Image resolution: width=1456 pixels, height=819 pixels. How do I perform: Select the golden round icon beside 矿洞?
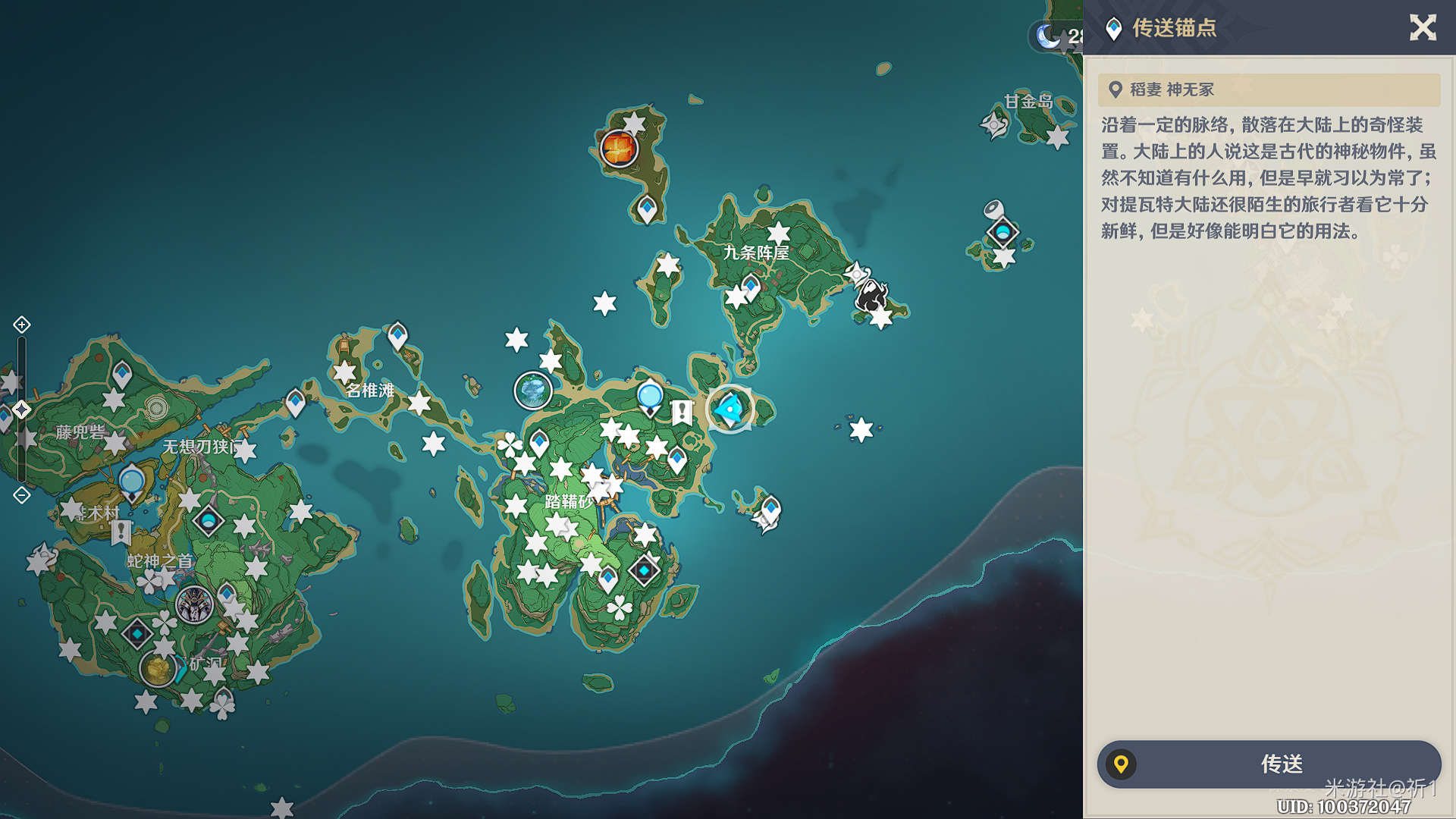[158, 669]
